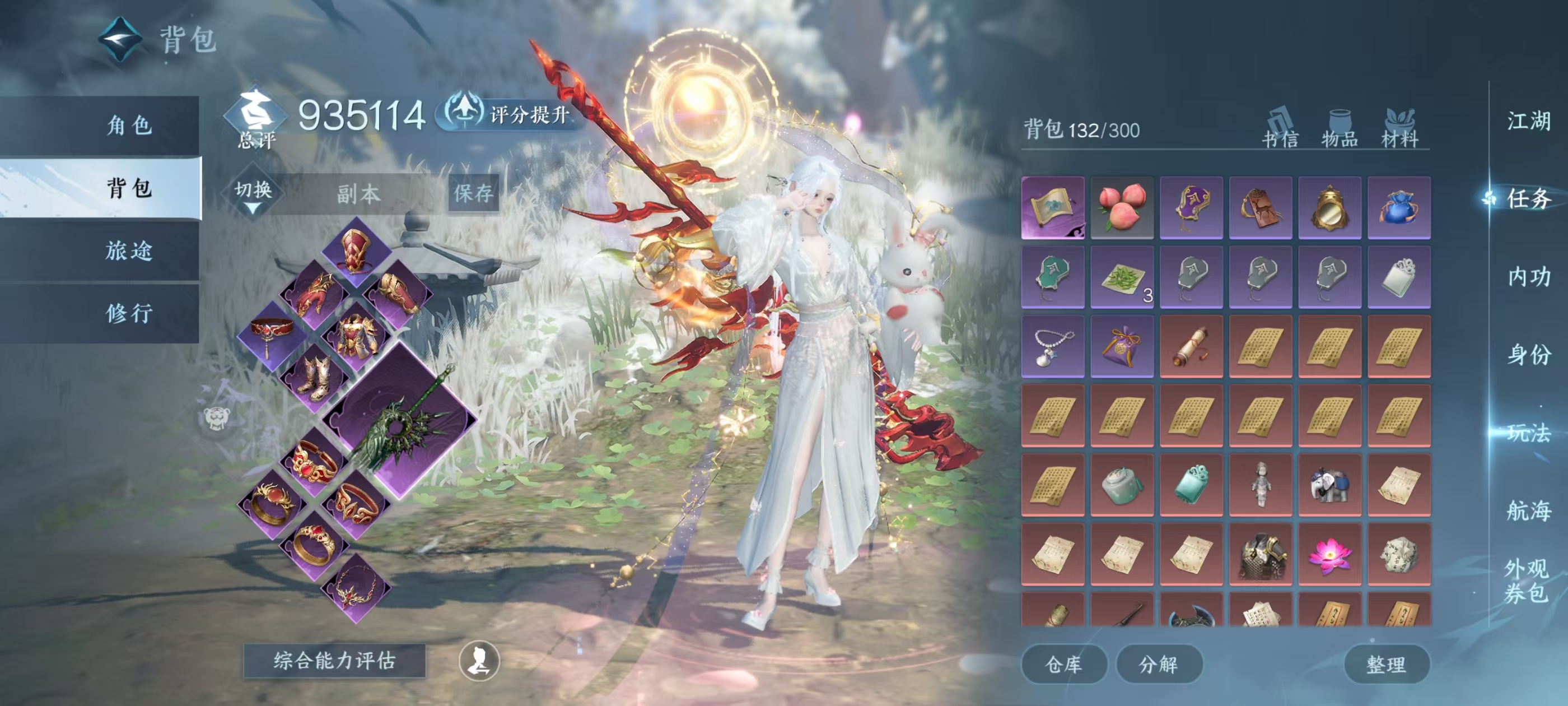
Task: Filter bag by 物品 items
Action: click(x=1339, y=129)
